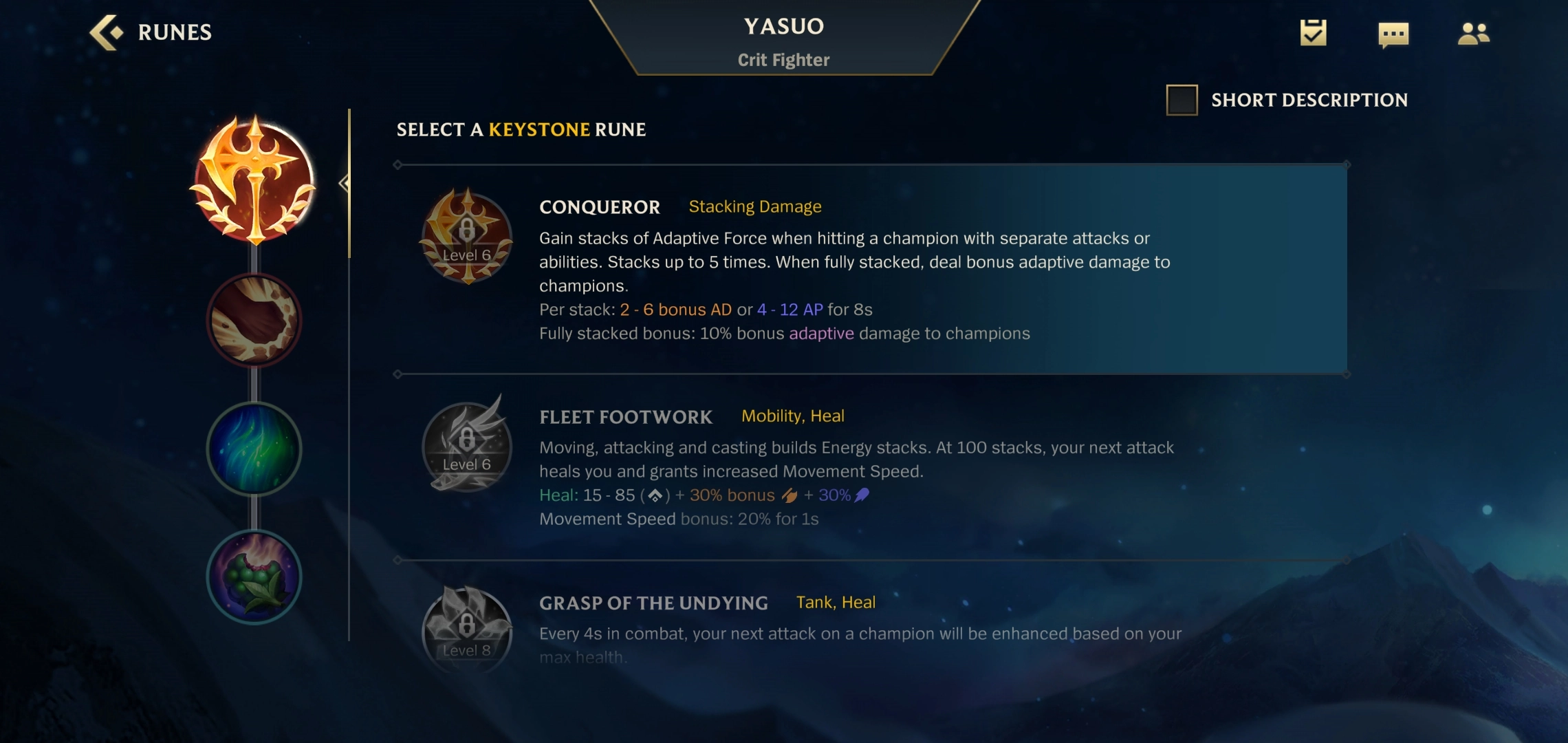The height and width of the screenshot is (743, 1568).
Task: Open the second rune slot icon in sidebar
Action: click(x=254, y=320)
